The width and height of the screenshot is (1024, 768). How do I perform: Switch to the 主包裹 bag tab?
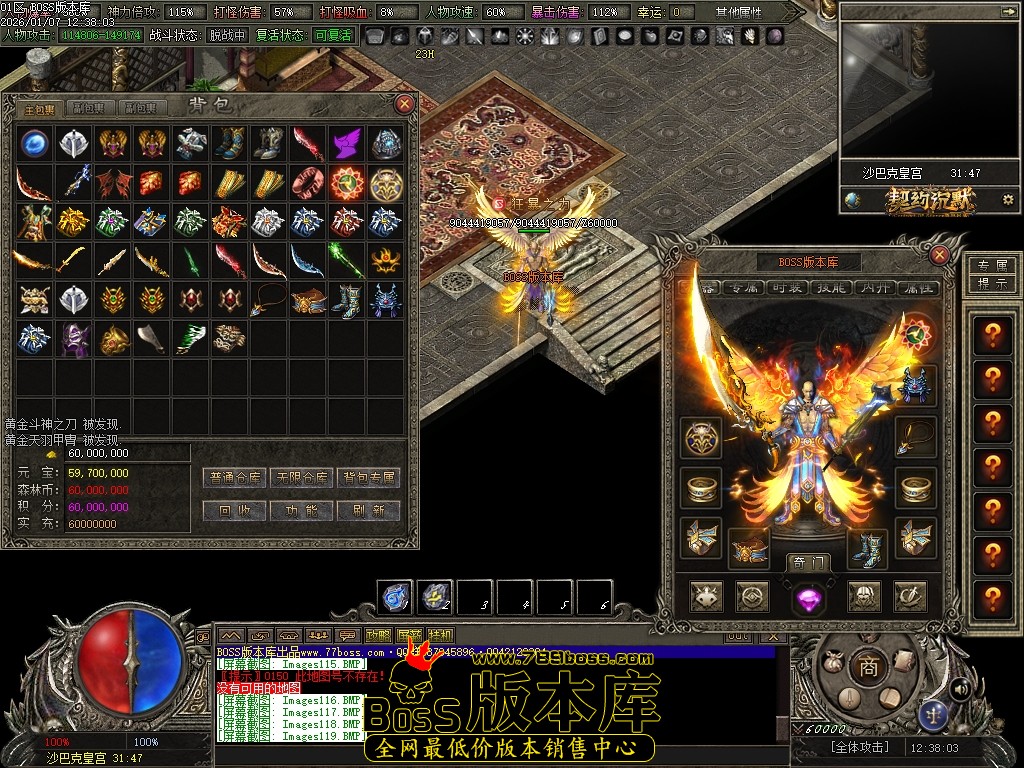pos(40,109)
